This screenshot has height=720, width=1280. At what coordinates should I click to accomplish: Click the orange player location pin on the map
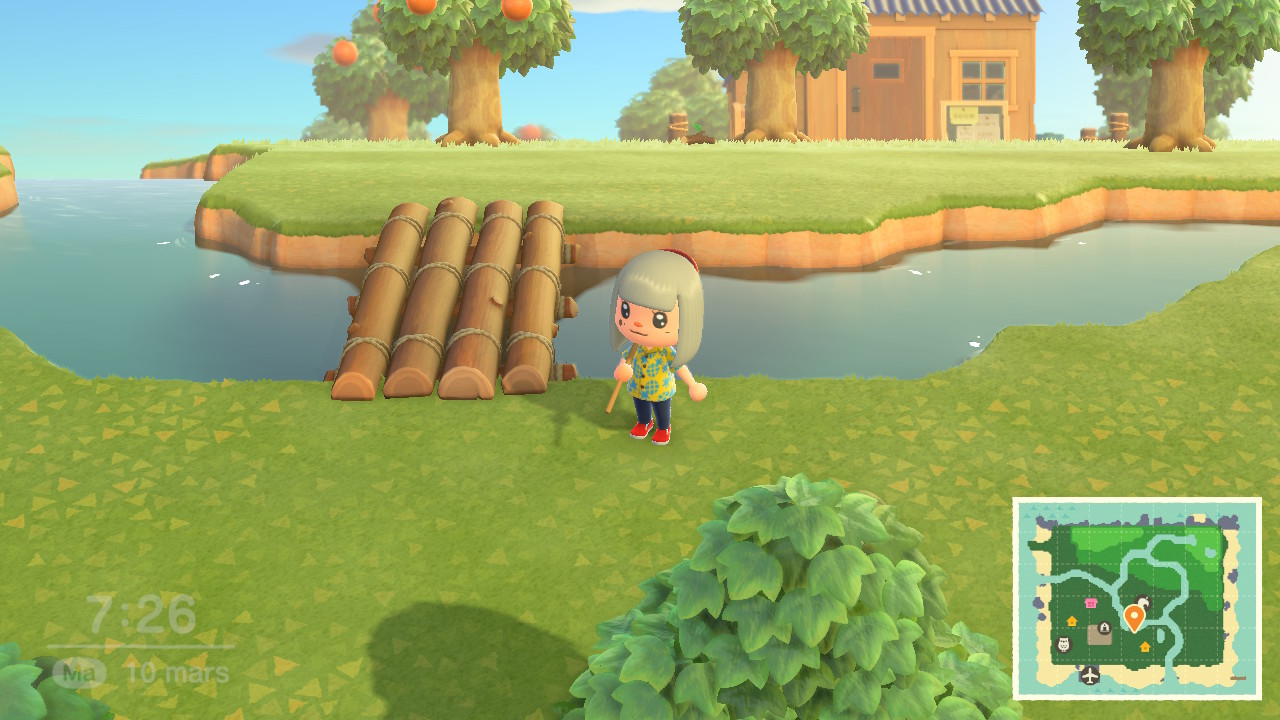tap(1134, 614)
